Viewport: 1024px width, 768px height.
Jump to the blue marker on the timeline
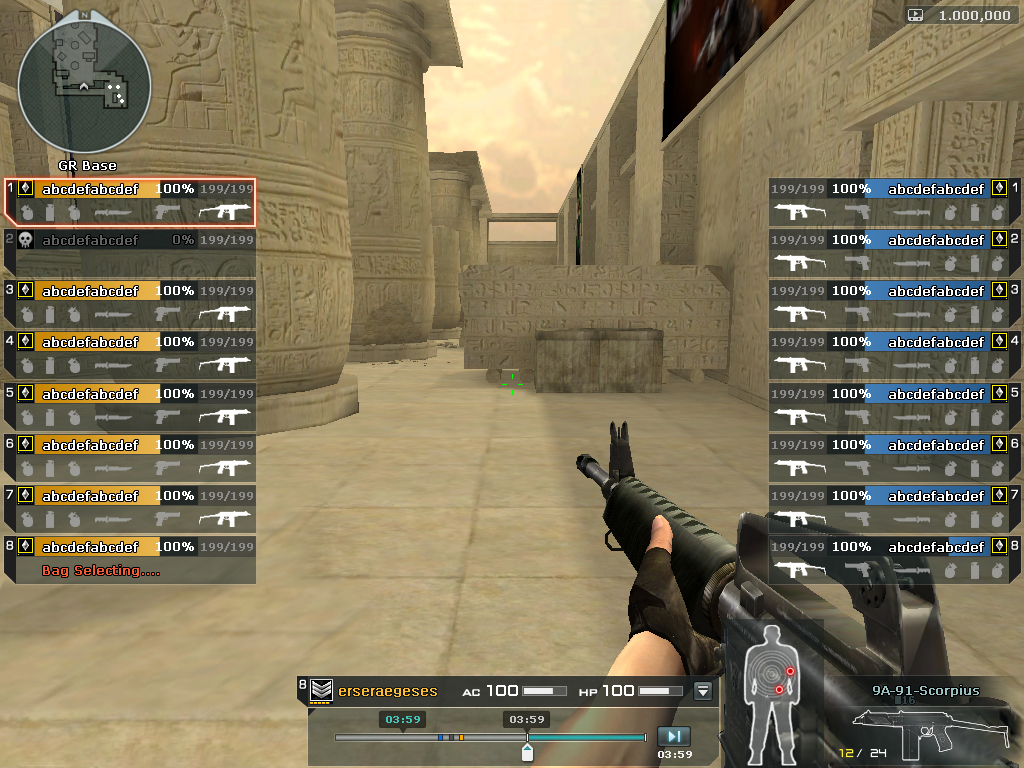[440, 738]
